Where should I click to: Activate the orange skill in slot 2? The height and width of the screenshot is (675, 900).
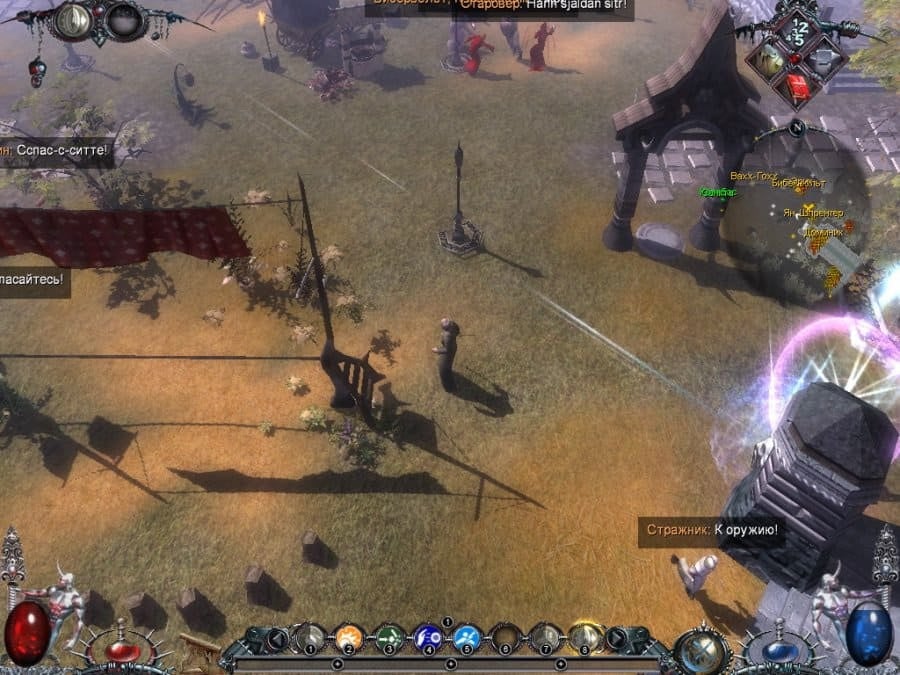(349, 636)
